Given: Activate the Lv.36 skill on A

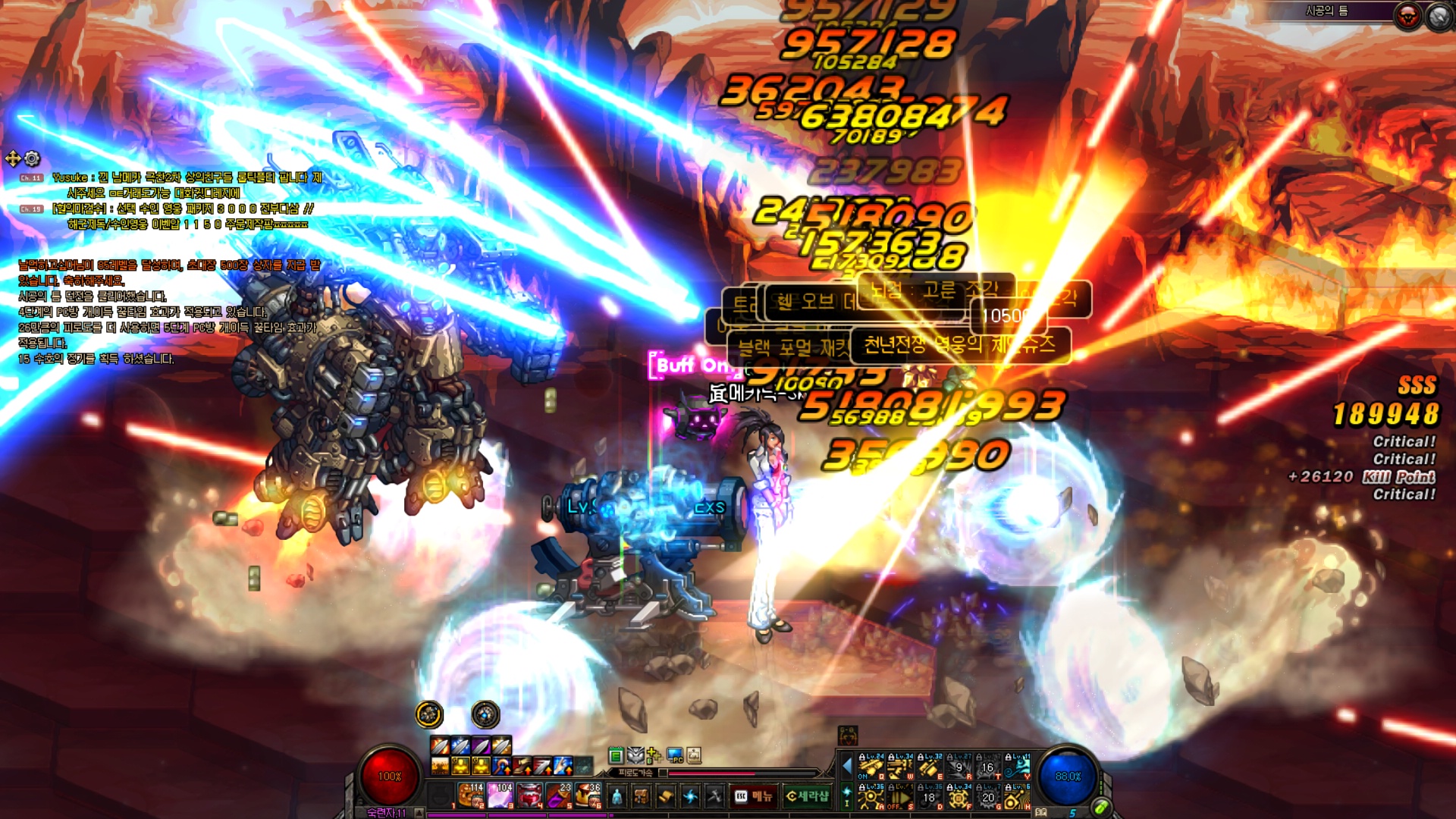Looking at the screenshot, I should click(871, 797).
